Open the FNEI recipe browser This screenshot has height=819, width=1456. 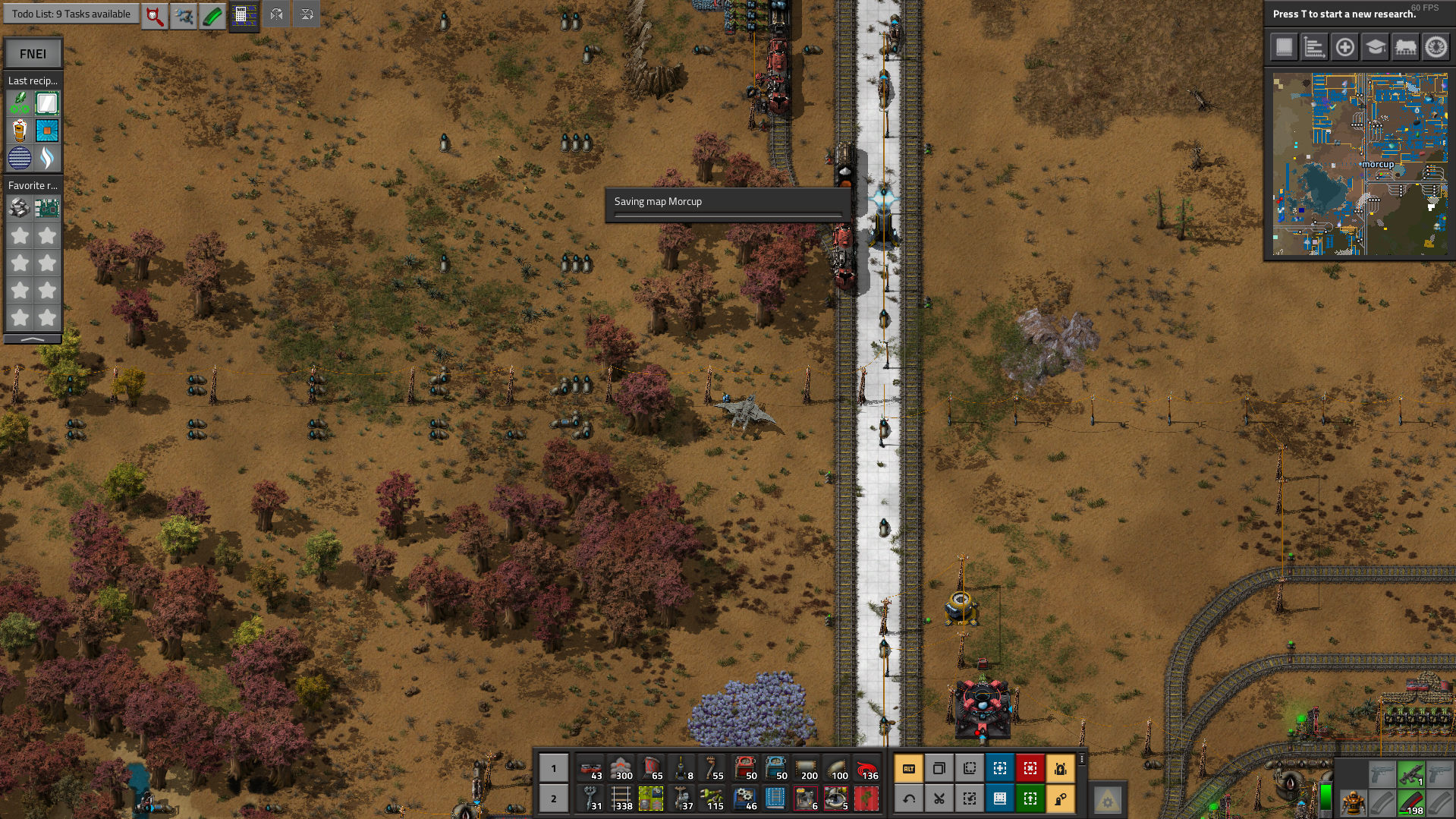click(33, 54)
